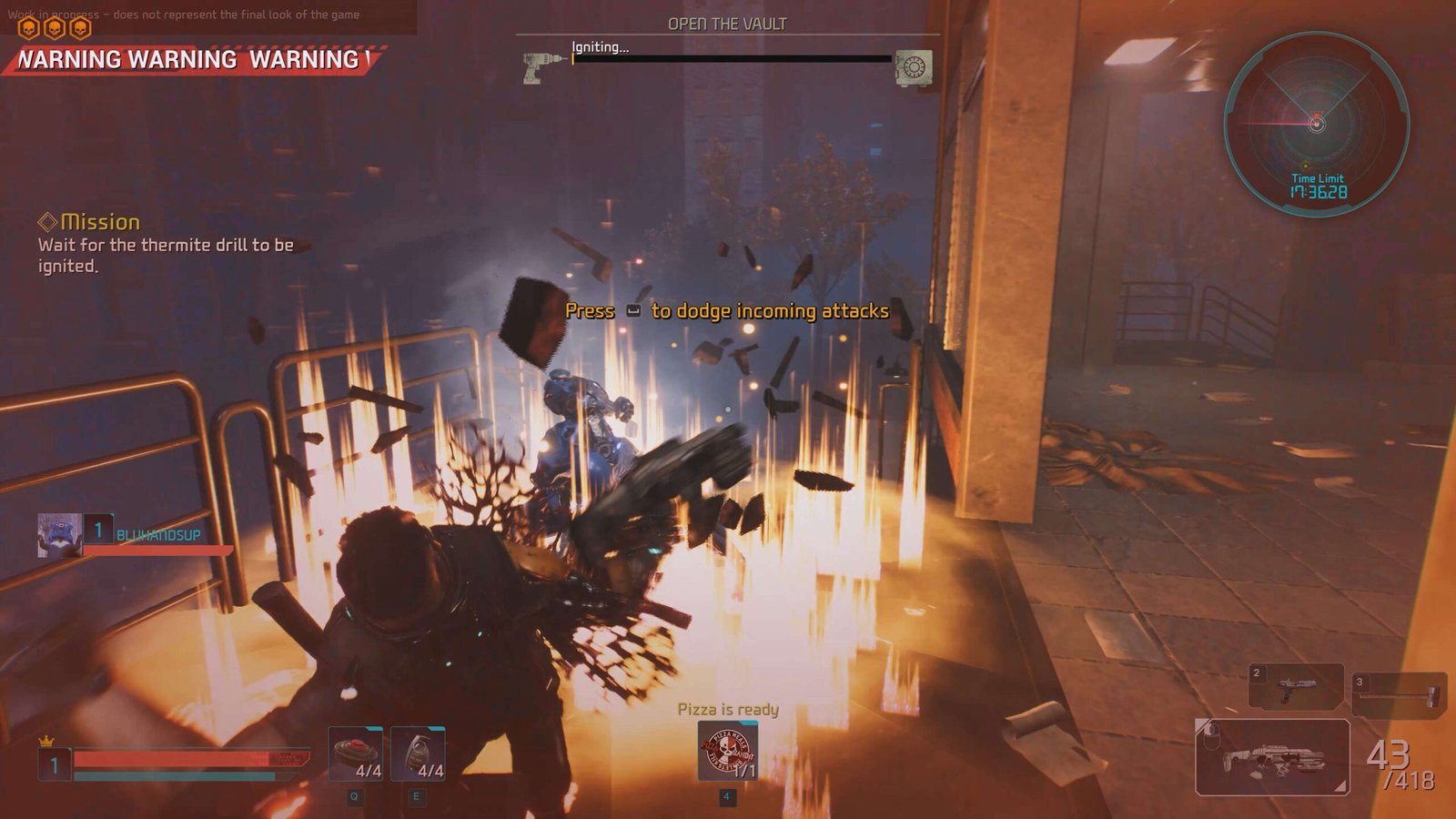The width and height of the screenshot is (1456, 819).
Task: Activate the Pizza heal ability icon
Action: 727,751
